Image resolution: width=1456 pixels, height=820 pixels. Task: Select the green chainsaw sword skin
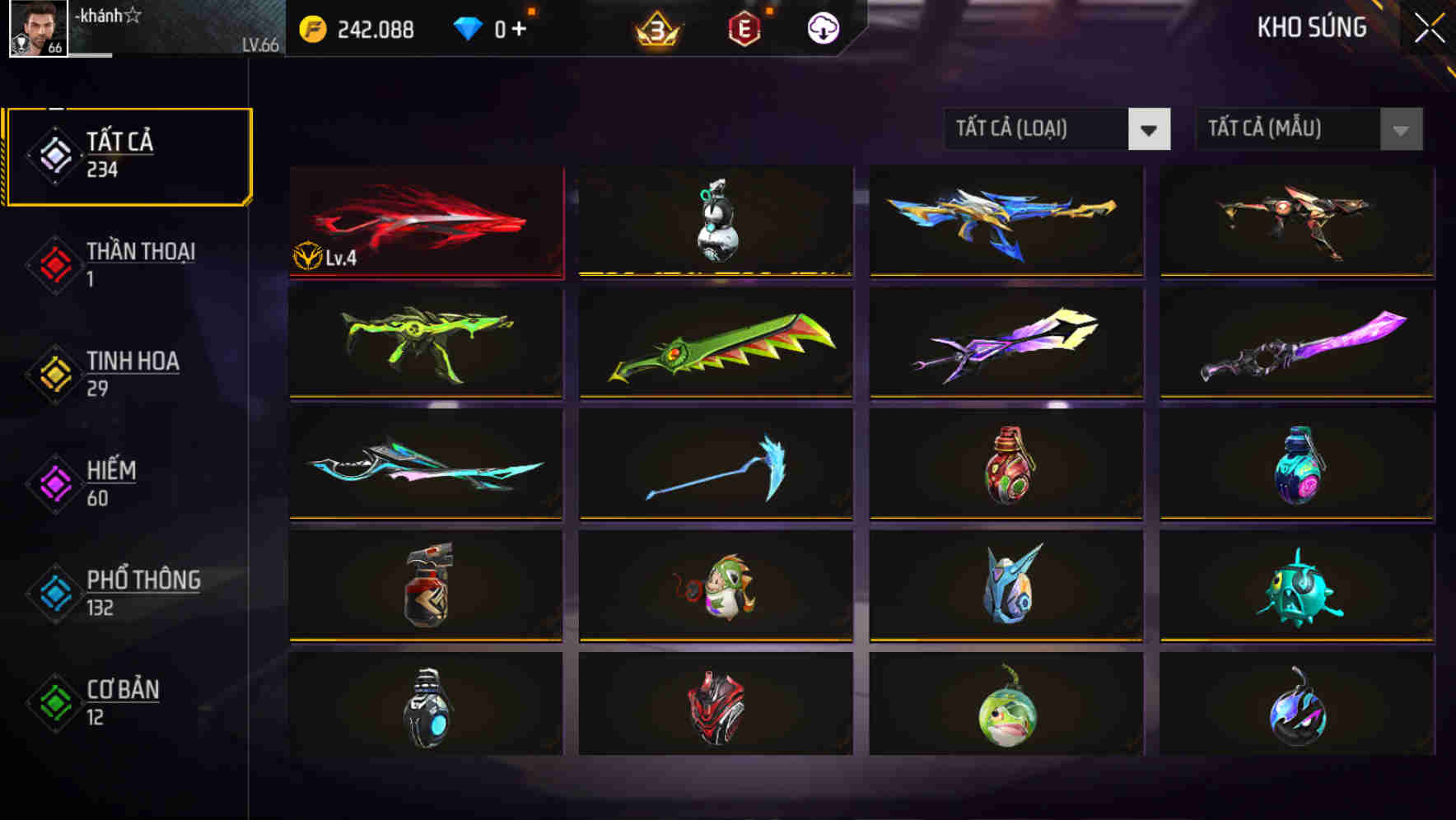715,342
